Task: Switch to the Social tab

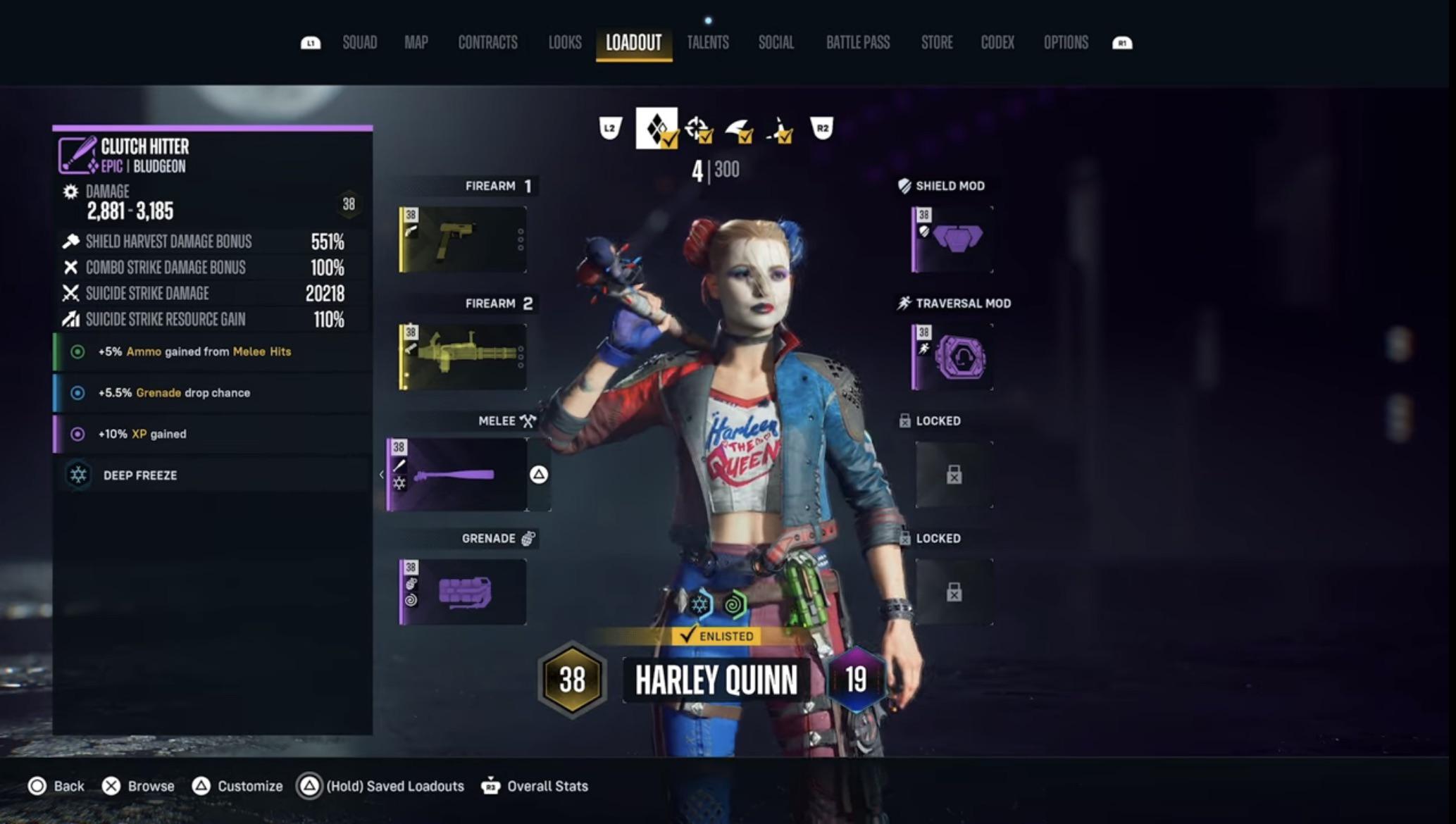Action: [x=776, y=42]
